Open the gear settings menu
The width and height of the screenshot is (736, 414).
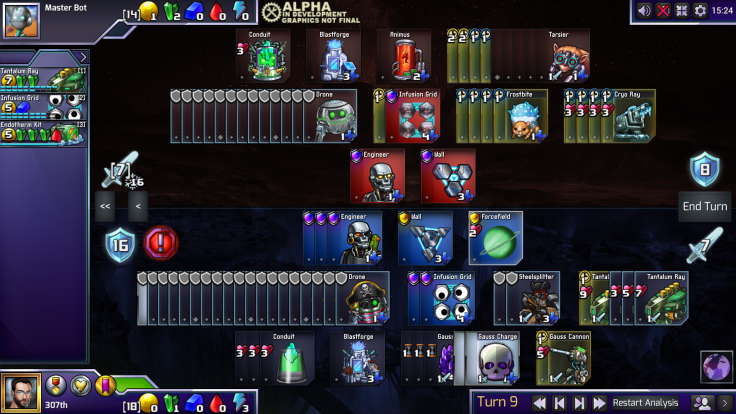click(700, 10)
